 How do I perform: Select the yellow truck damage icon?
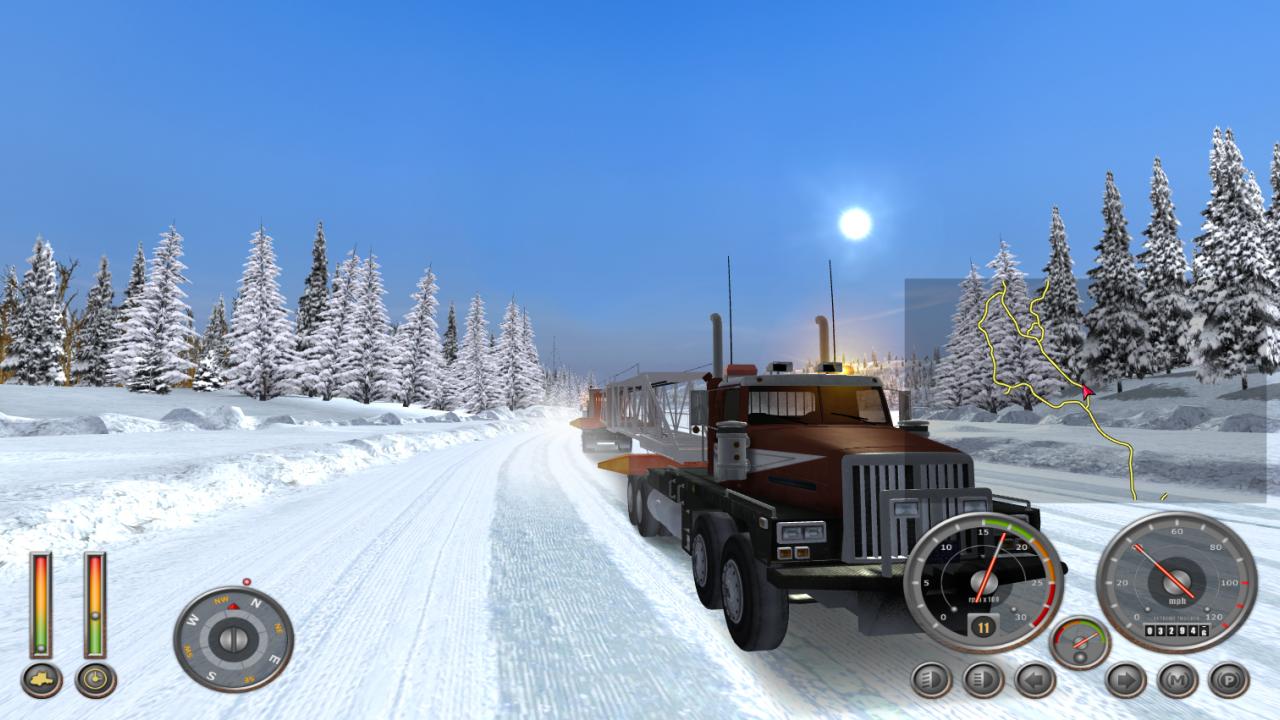coord(41,680)
